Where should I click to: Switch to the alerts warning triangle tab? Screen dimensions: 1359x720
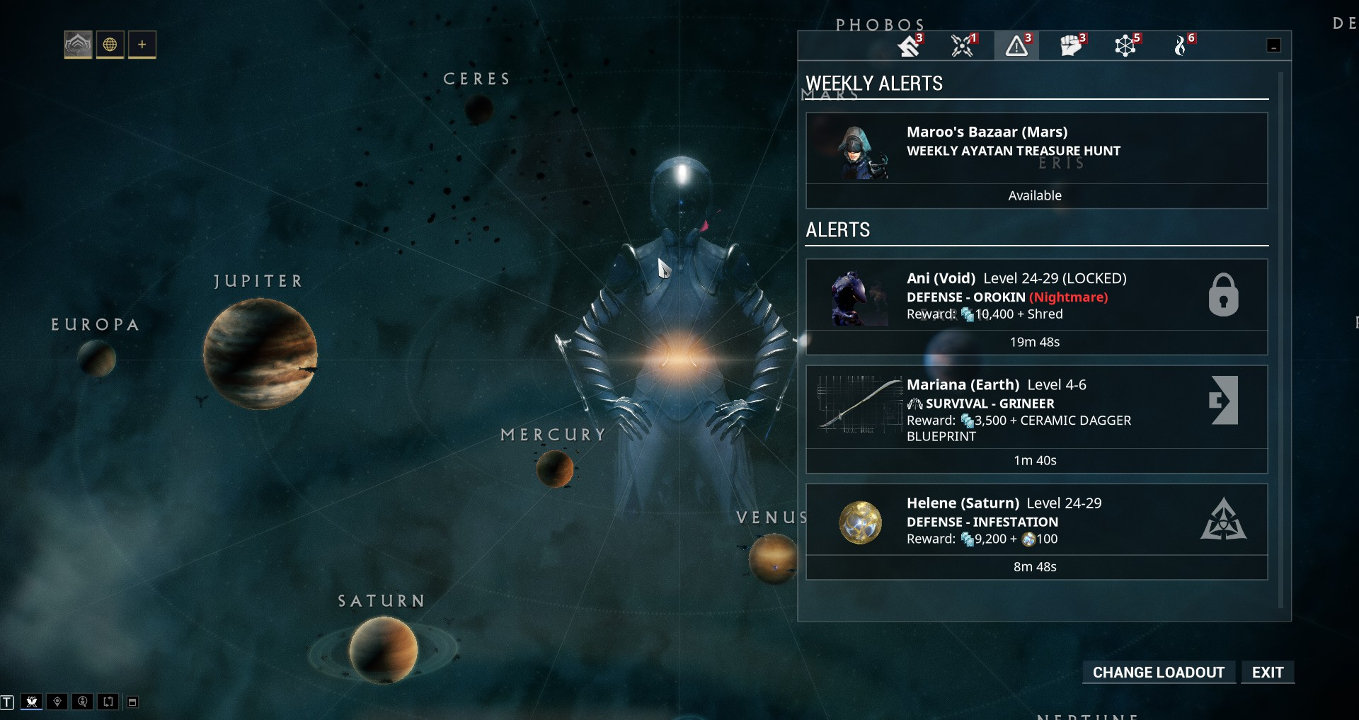click(1016, 46)
